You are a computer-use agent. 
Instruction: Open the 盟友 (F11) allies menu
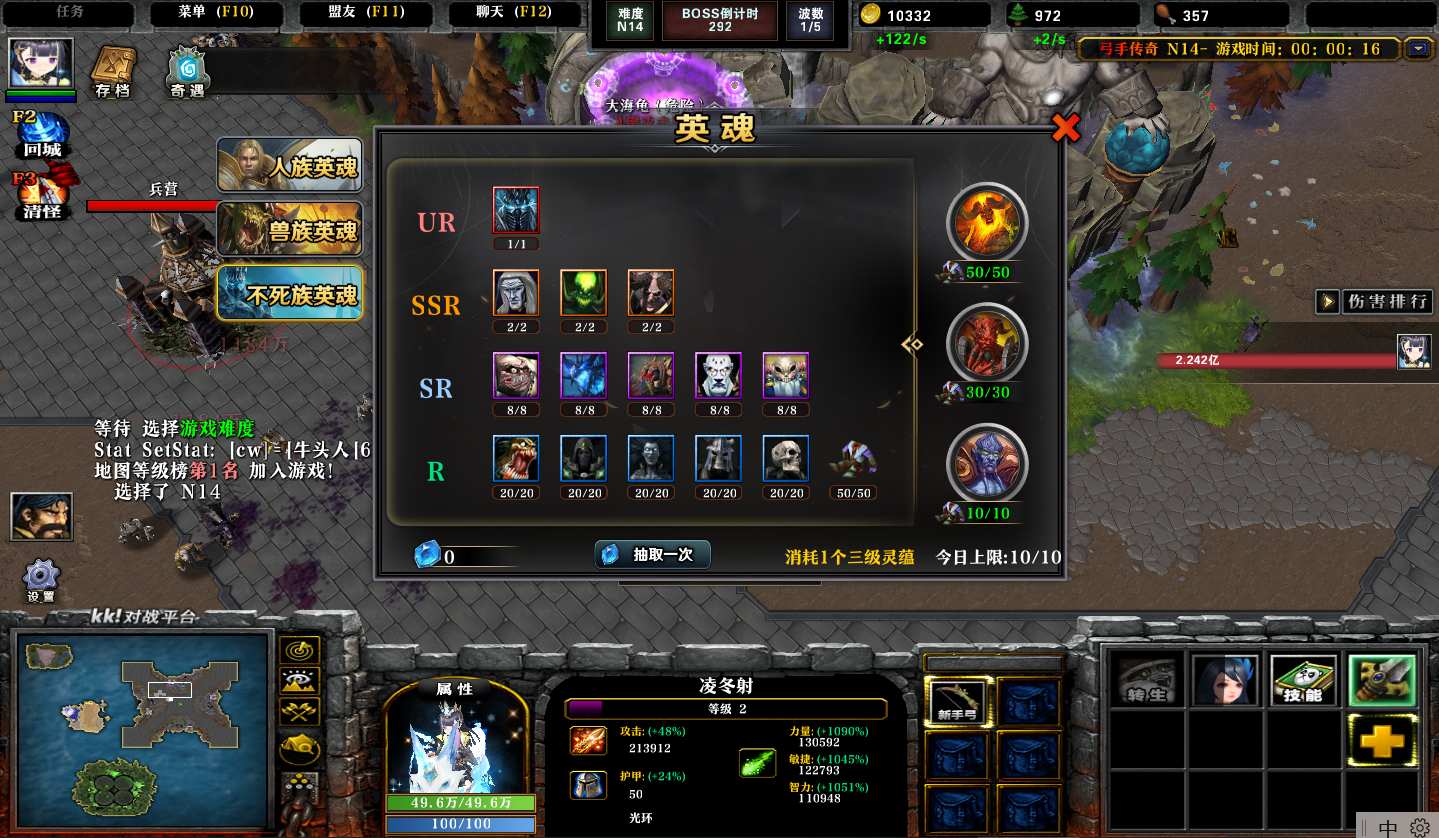365,13
